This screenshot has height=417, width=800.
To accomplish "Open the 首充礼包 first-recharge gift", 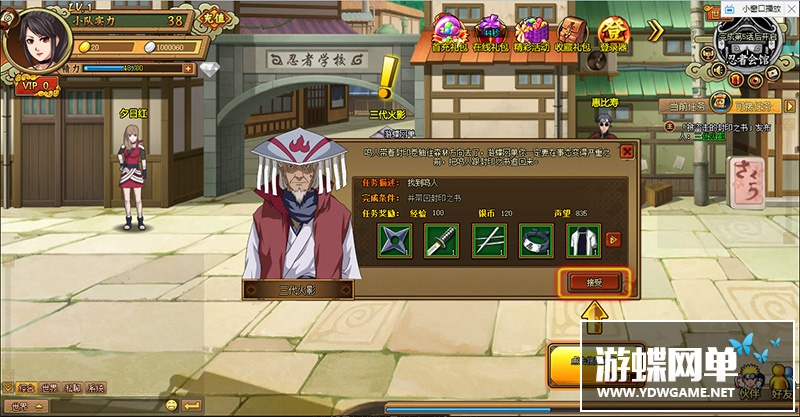I will [x=450, y=31].
